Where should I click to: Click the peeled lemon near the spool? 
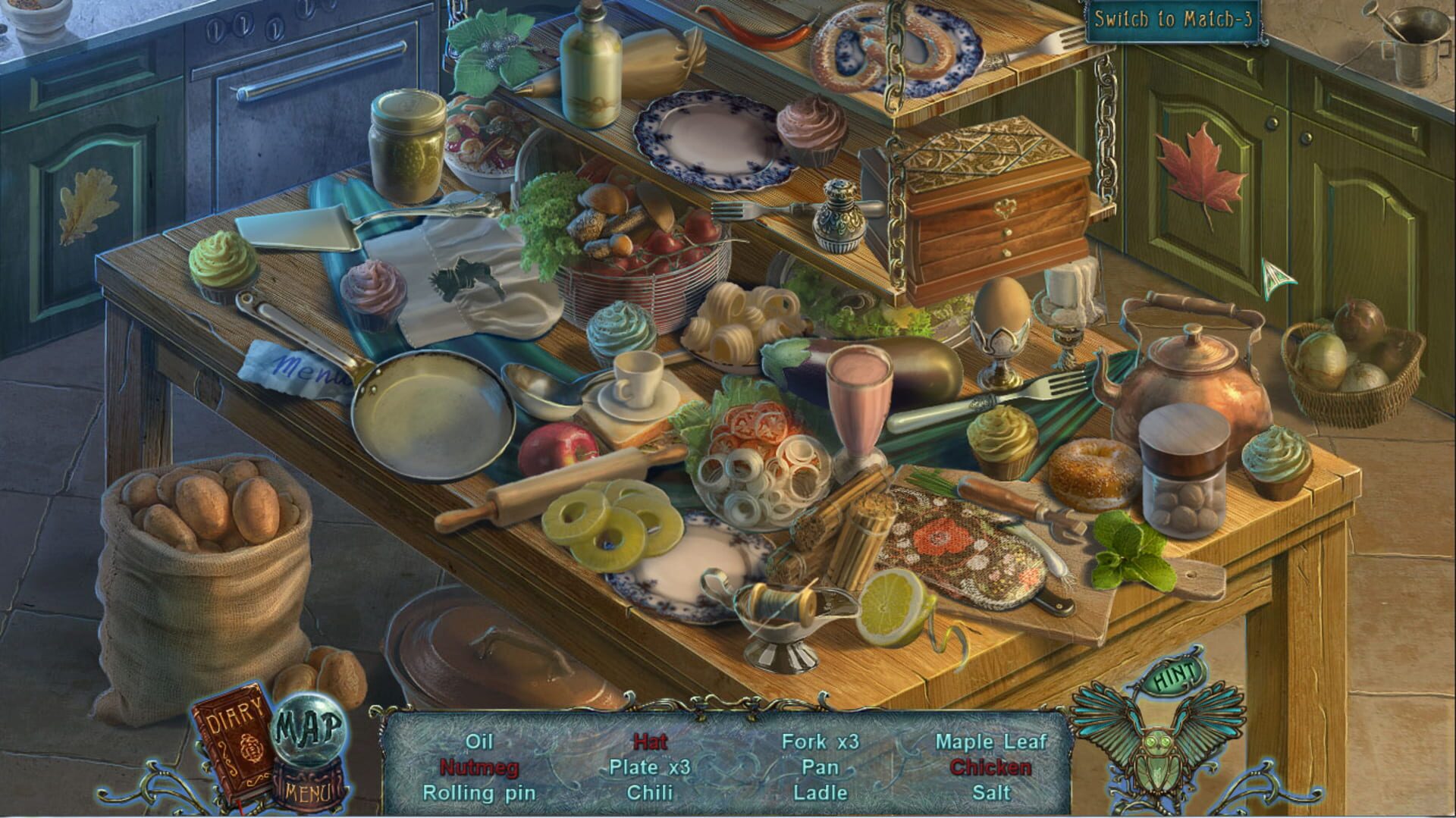891,604
